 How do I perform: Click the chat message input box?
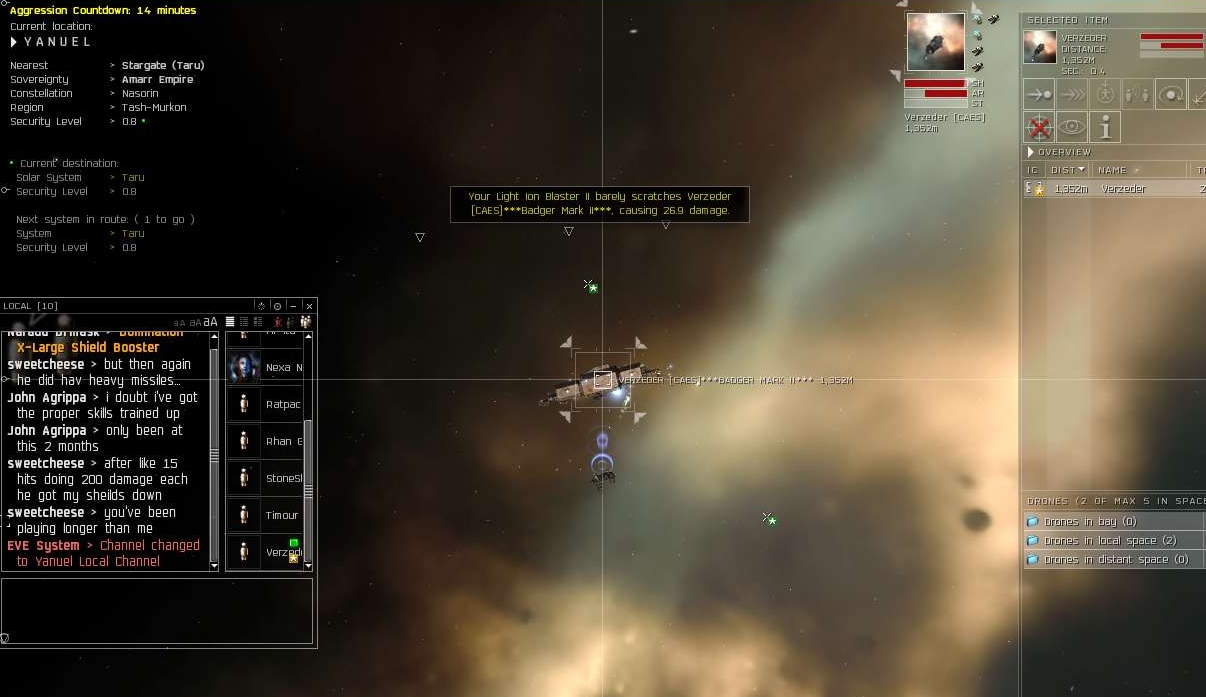click(x=157, y=610)
